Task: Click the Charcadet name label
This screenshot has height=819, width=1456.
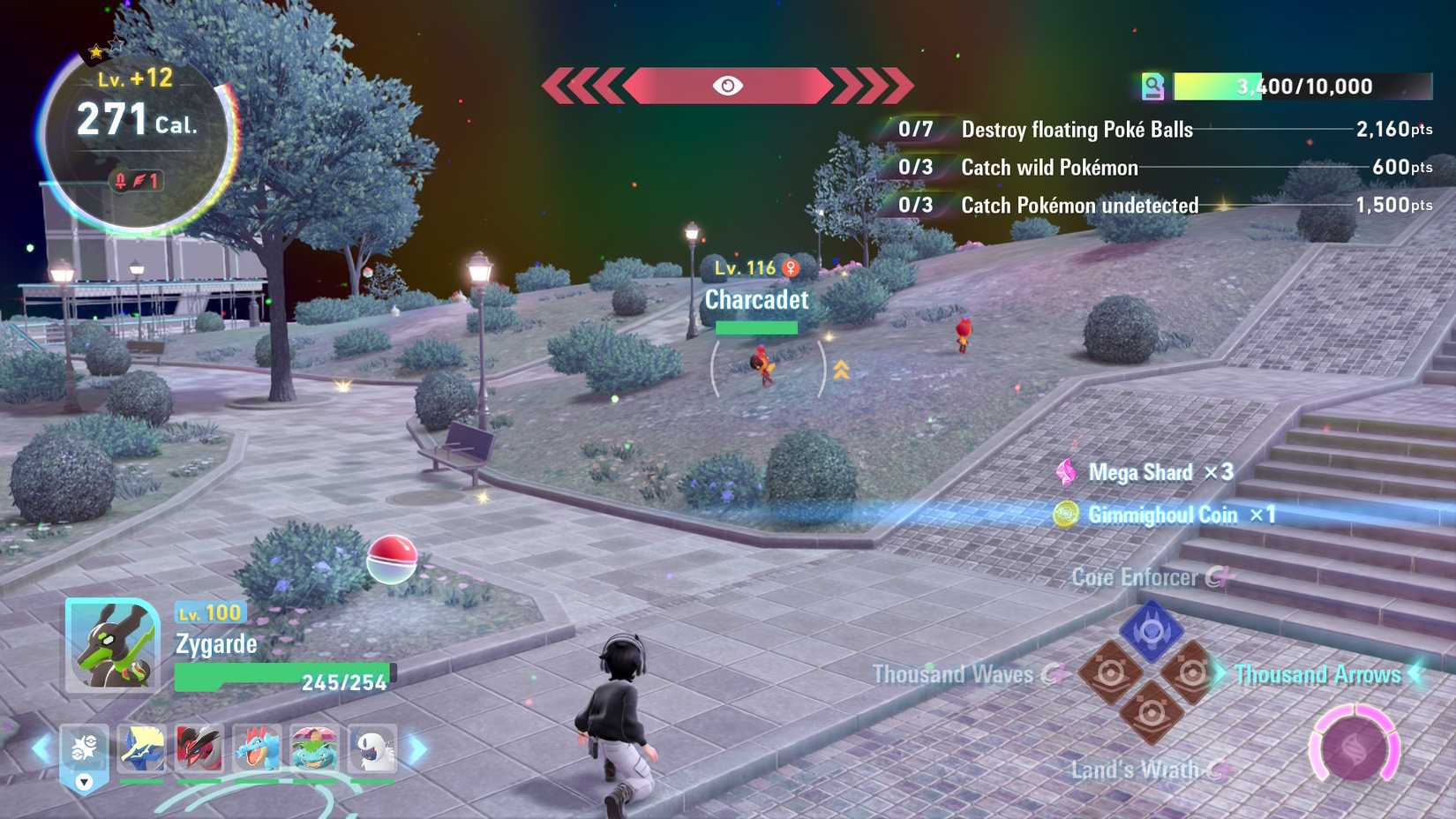Action: 755,300
